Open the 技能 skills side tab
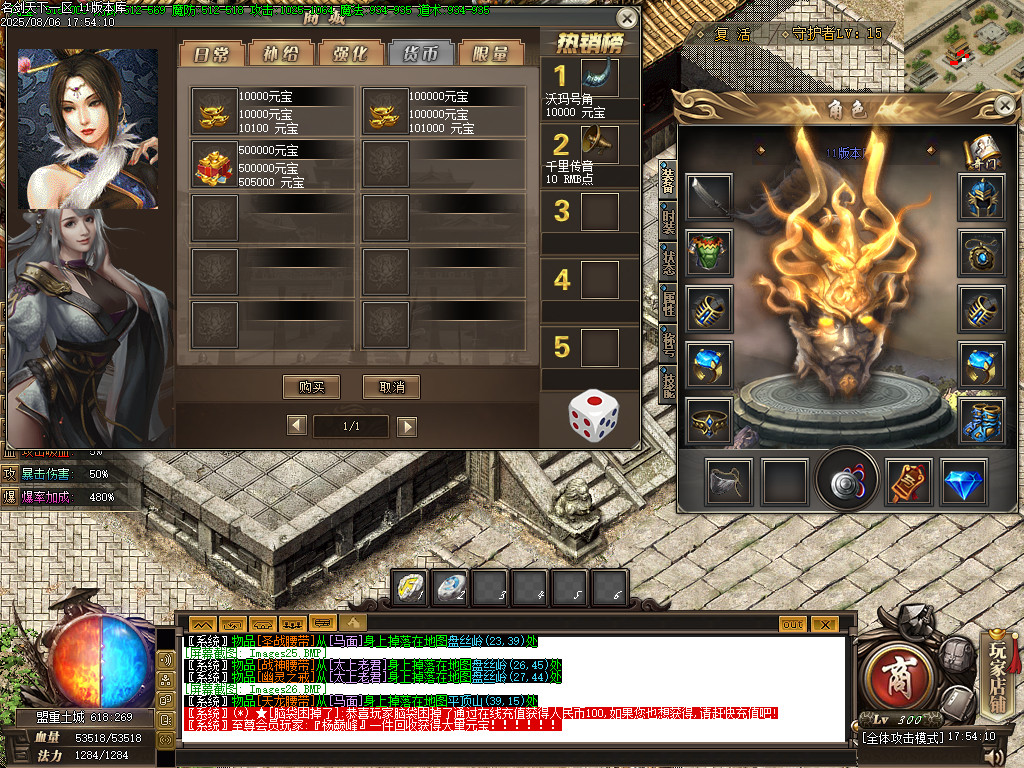Viewport: 1024px width, 768px height. pyautogui.click(x=667, y=383)
